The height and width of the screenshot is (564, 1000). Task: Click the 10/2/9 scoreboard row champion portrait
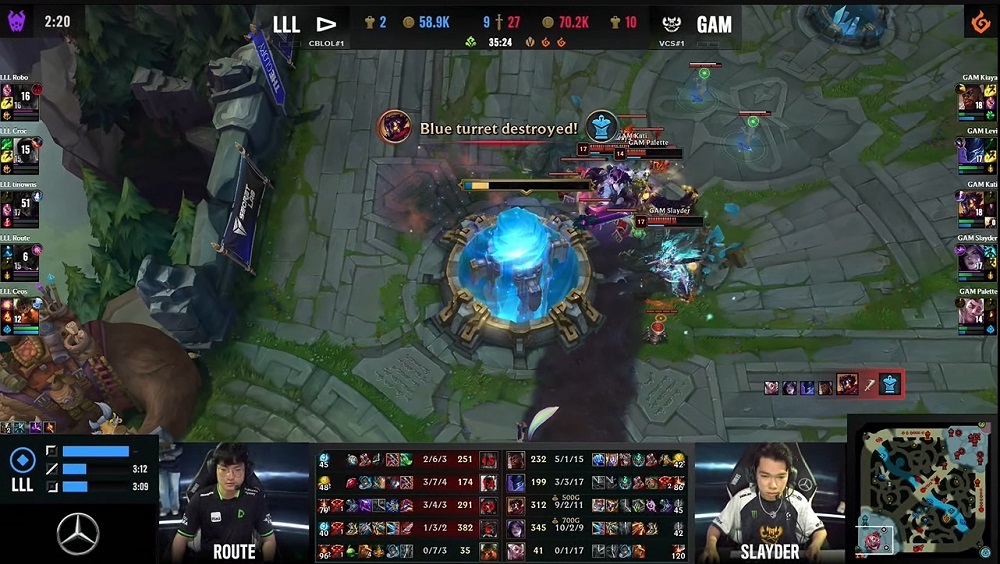click(516, 527)
